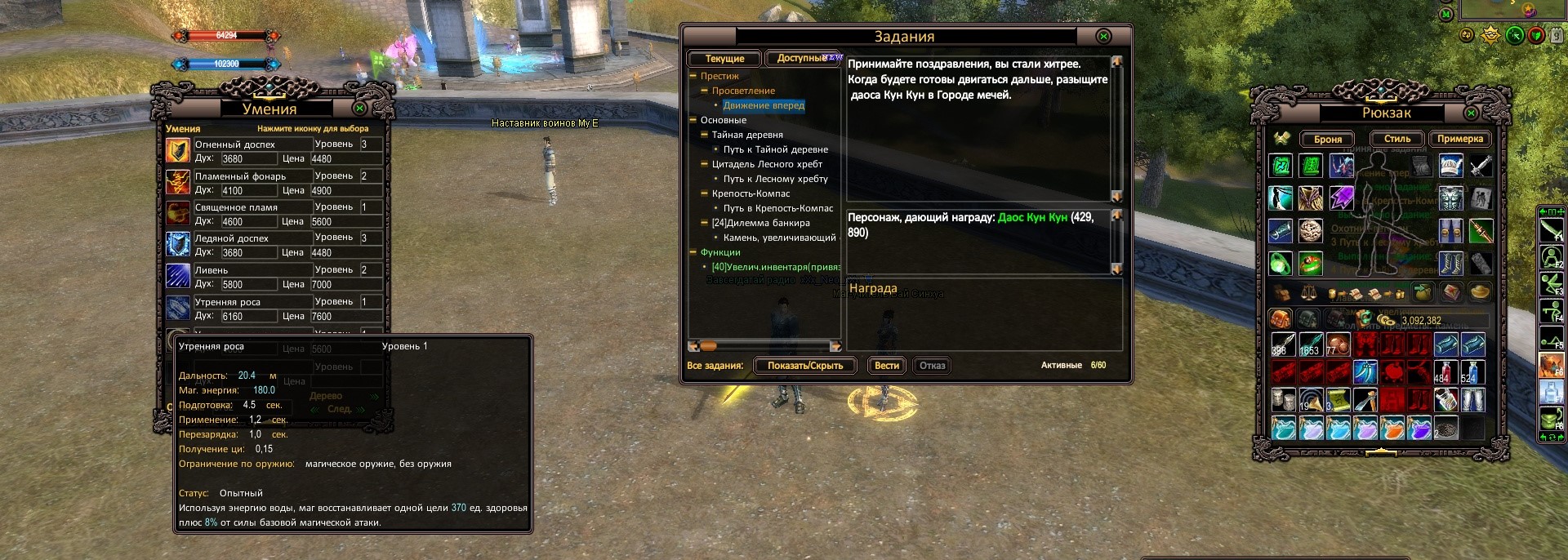Switch to the Текущие quests tab
The image size is (1568, 560).
point(724,59)
